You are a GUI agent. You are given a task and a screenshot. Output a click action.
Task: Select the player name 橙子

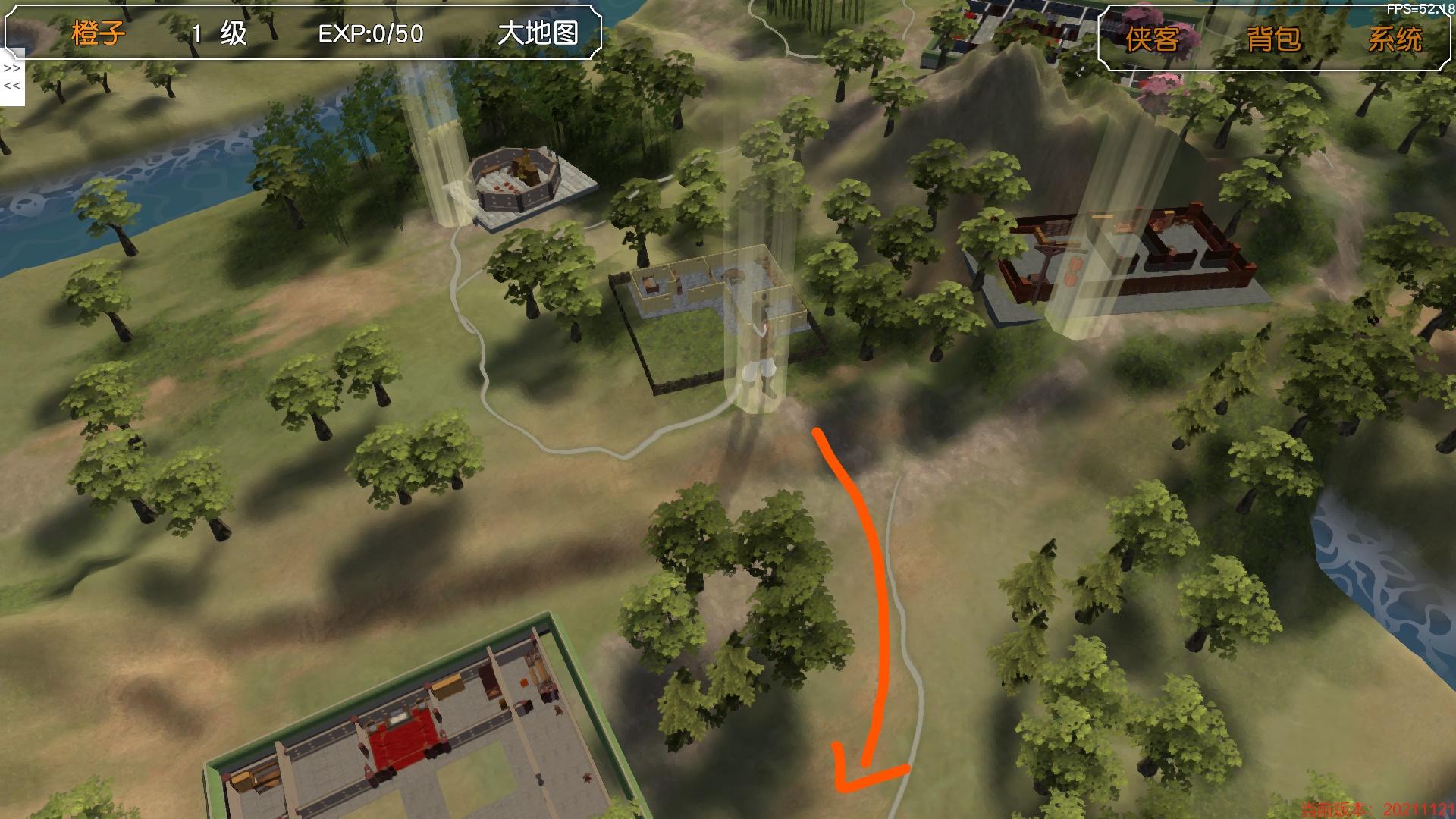99,33
